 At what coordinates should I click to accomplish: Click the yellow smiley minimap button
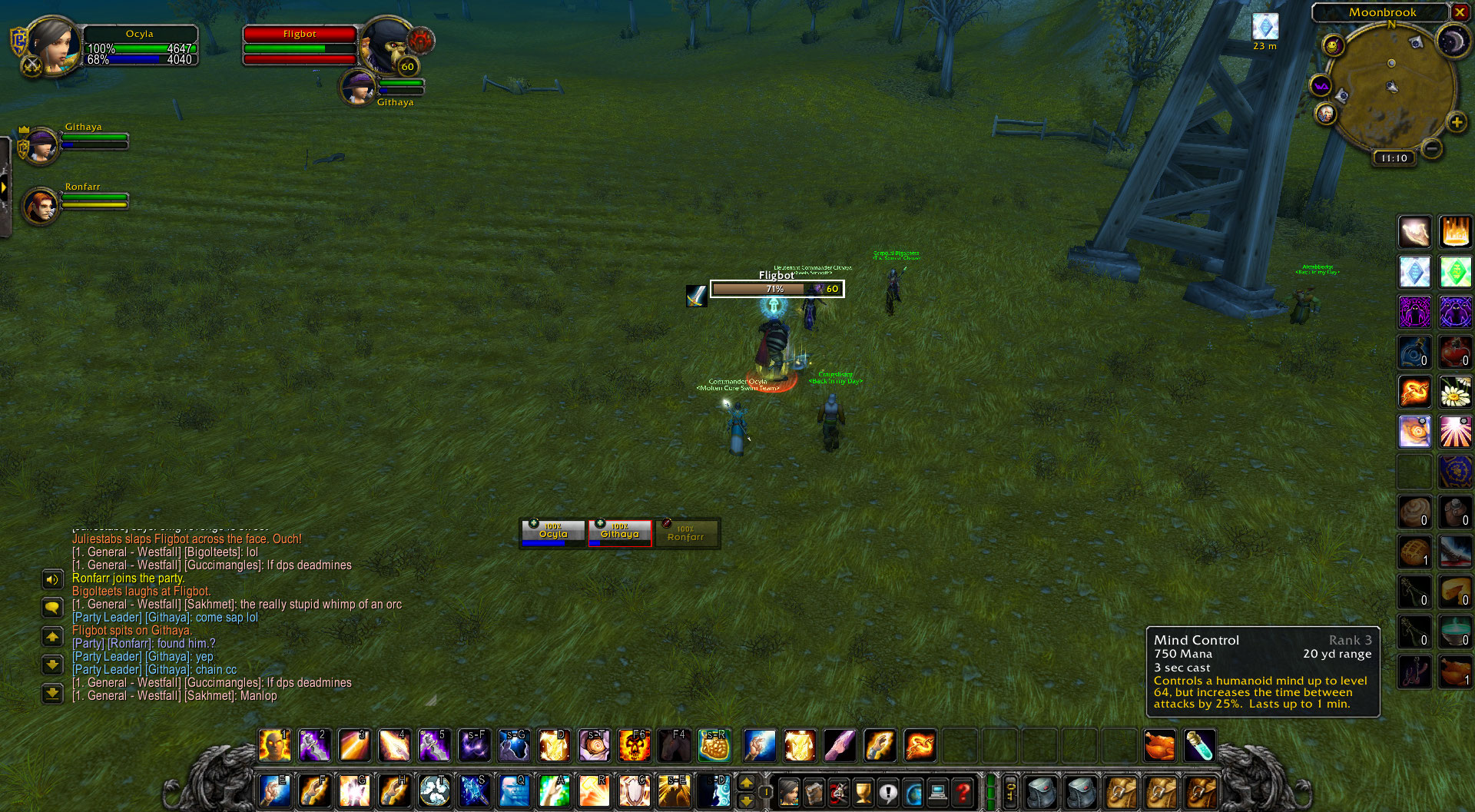(x=1333, y=46)
